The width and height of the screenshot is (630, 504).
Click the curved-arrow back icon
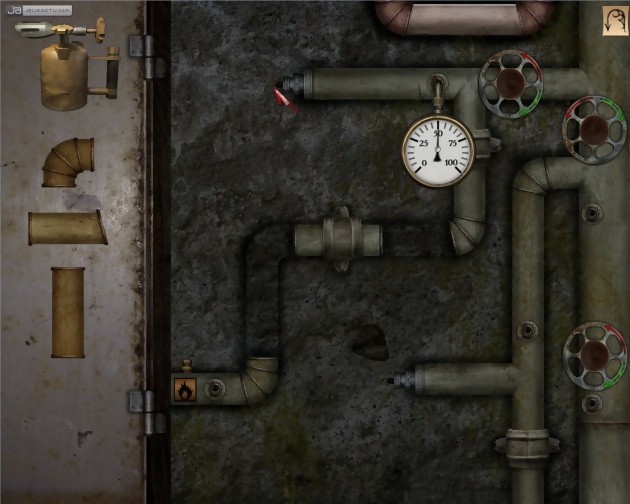(614, 21)
